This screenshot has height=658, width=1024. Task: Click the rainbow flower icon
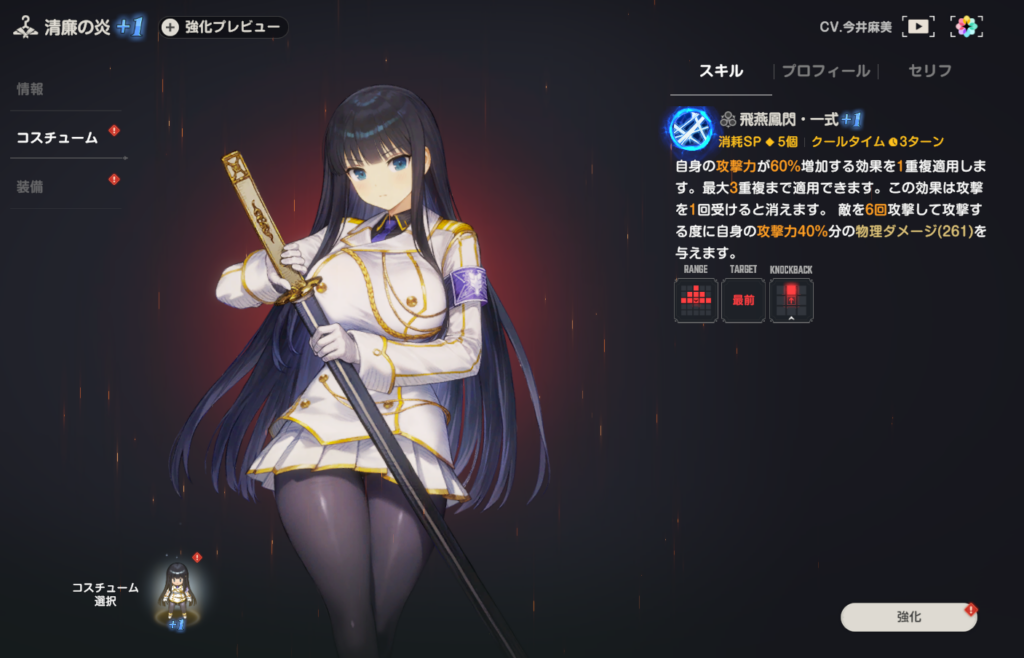[966, 27]
